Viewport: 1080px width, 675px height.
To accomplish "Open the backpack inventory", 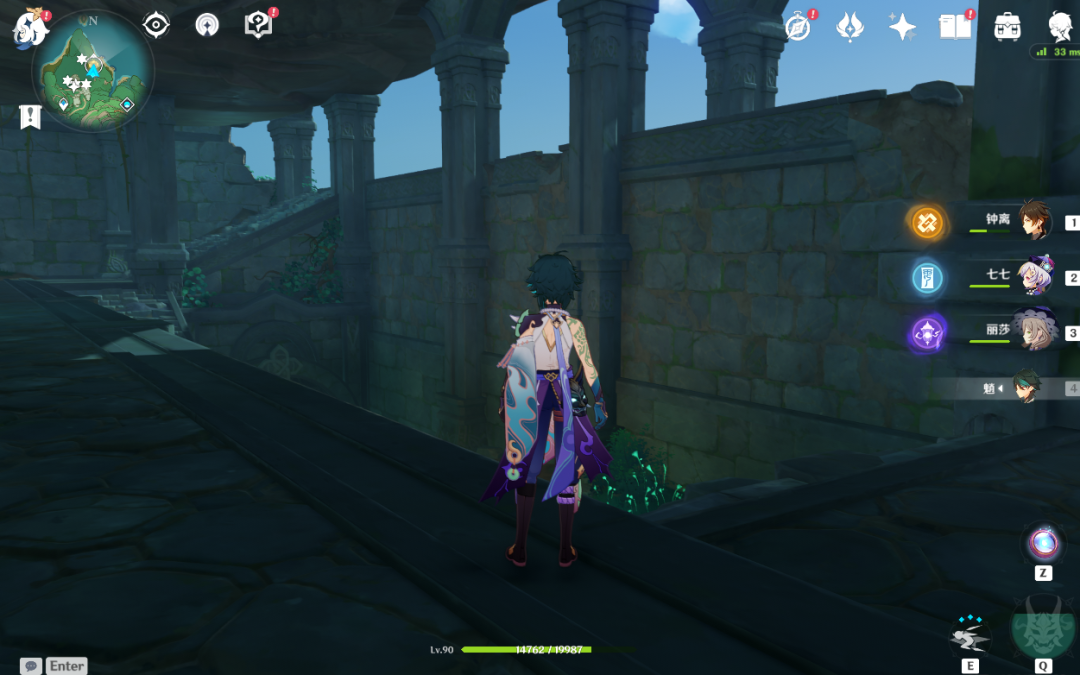I will click(x=1007, y=27).
